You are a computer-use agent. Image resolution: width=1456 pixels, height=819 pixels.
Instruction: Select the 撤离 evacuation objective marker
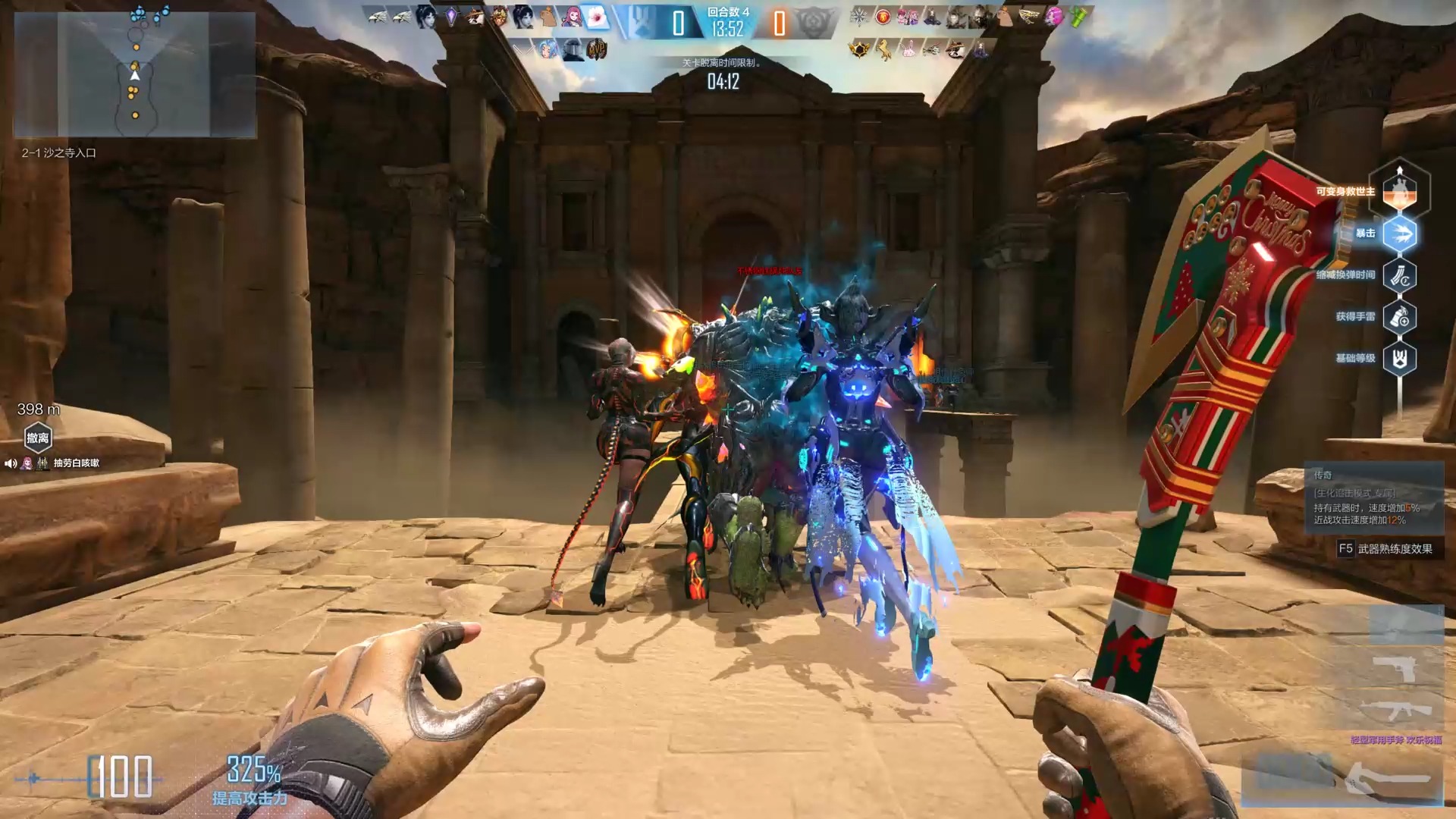point(38,438)
